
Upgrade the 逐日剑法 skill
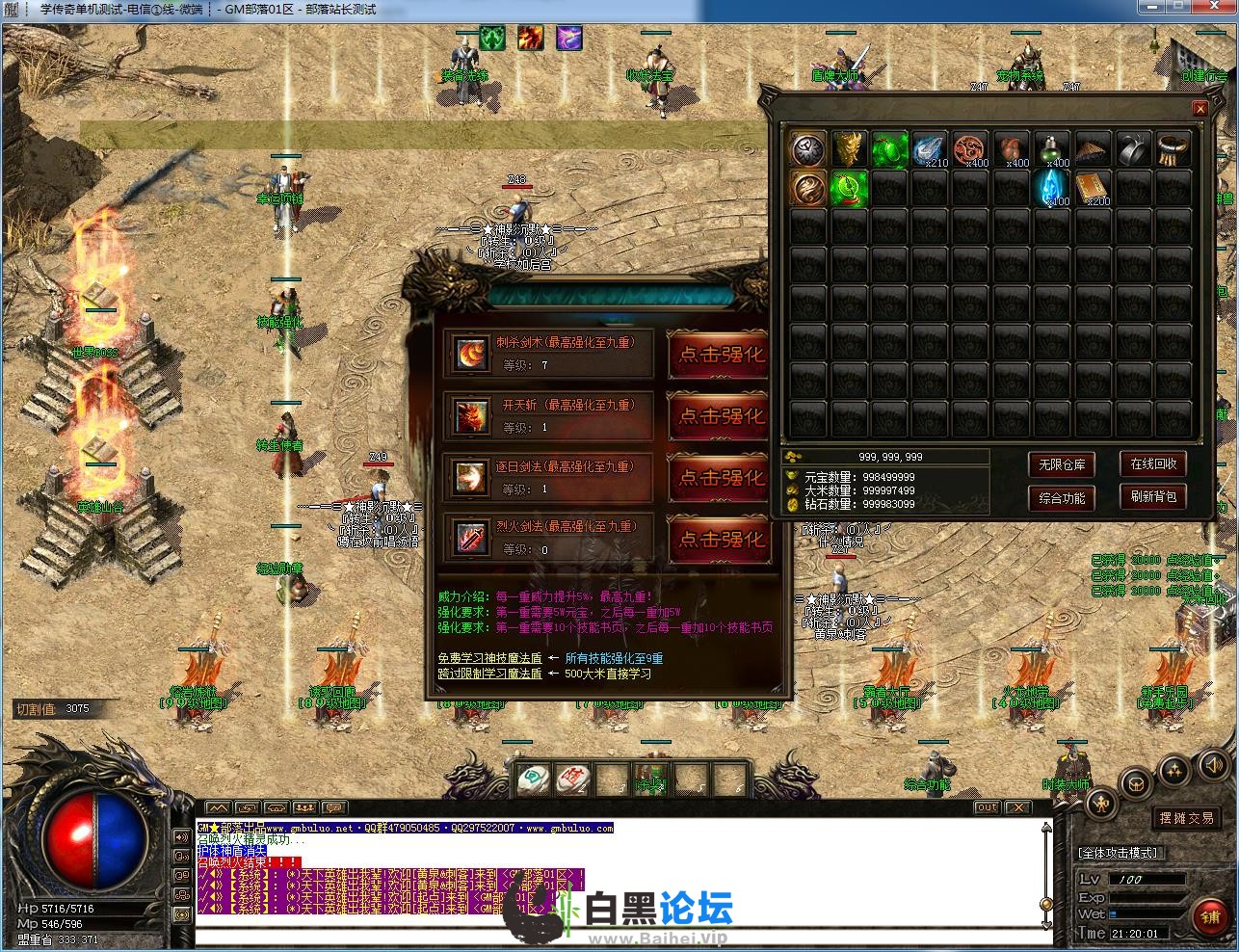point(721,478)
